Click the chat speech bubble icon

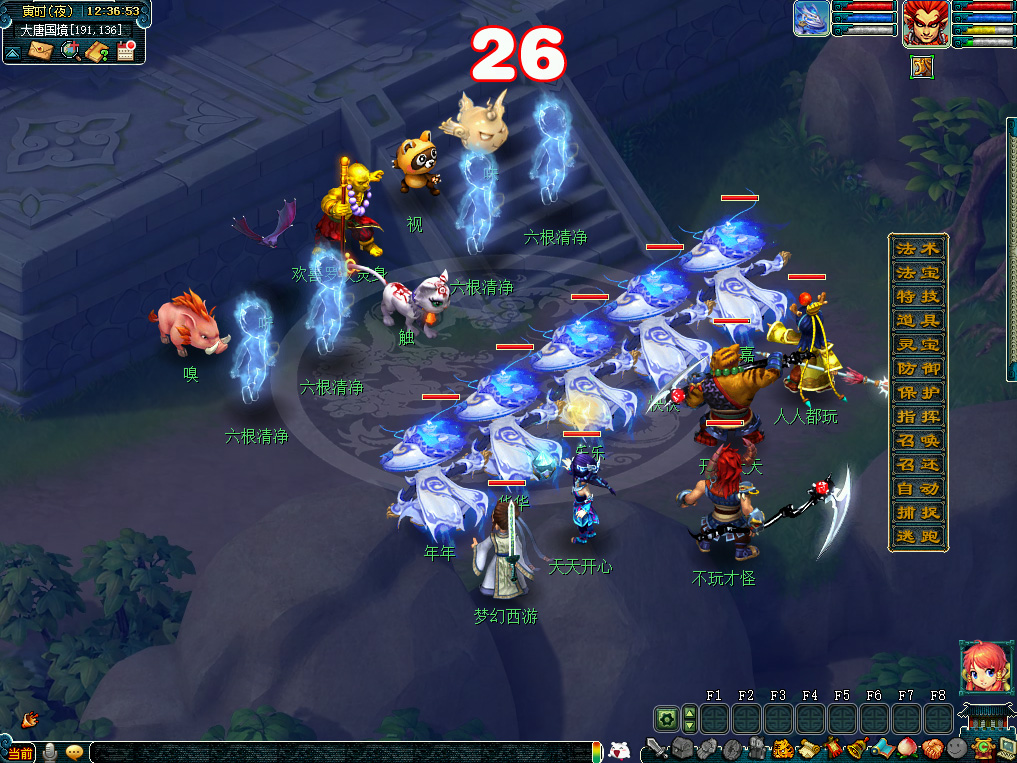coord(75,752)
